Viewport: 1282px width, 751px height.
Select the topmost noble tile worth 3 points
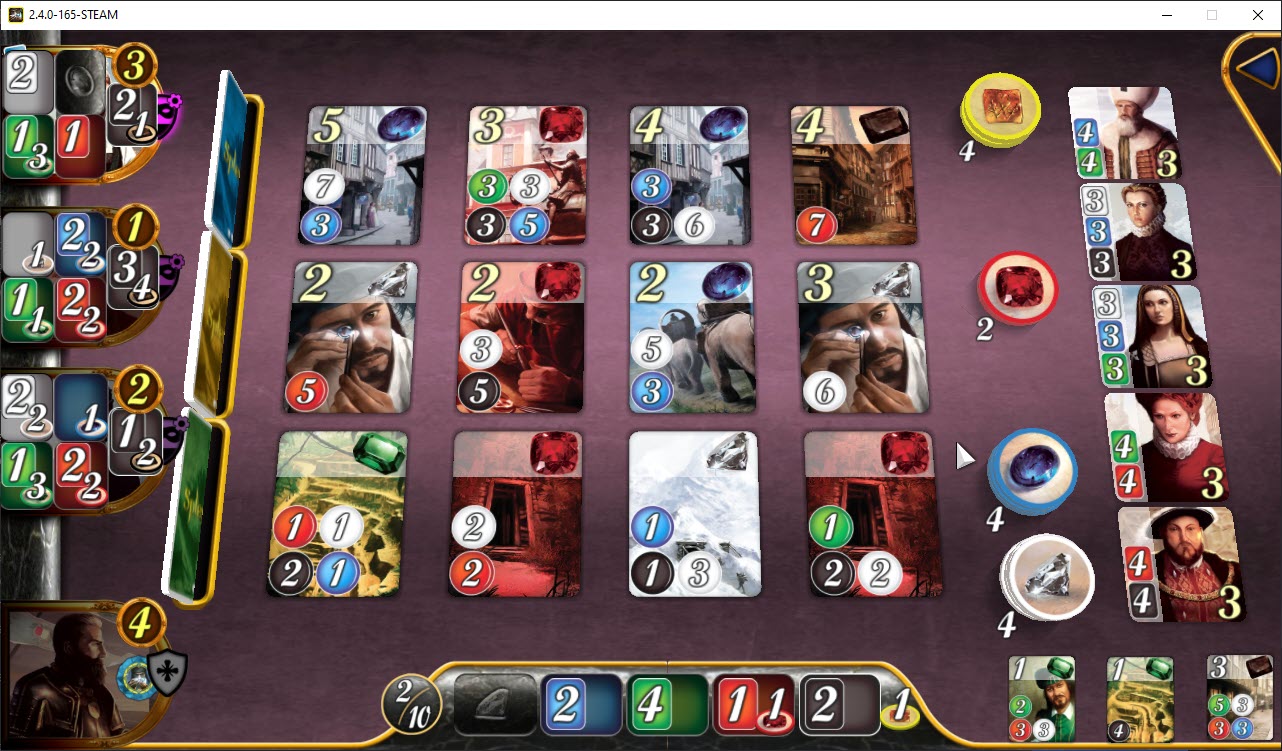coord(1122,130)
